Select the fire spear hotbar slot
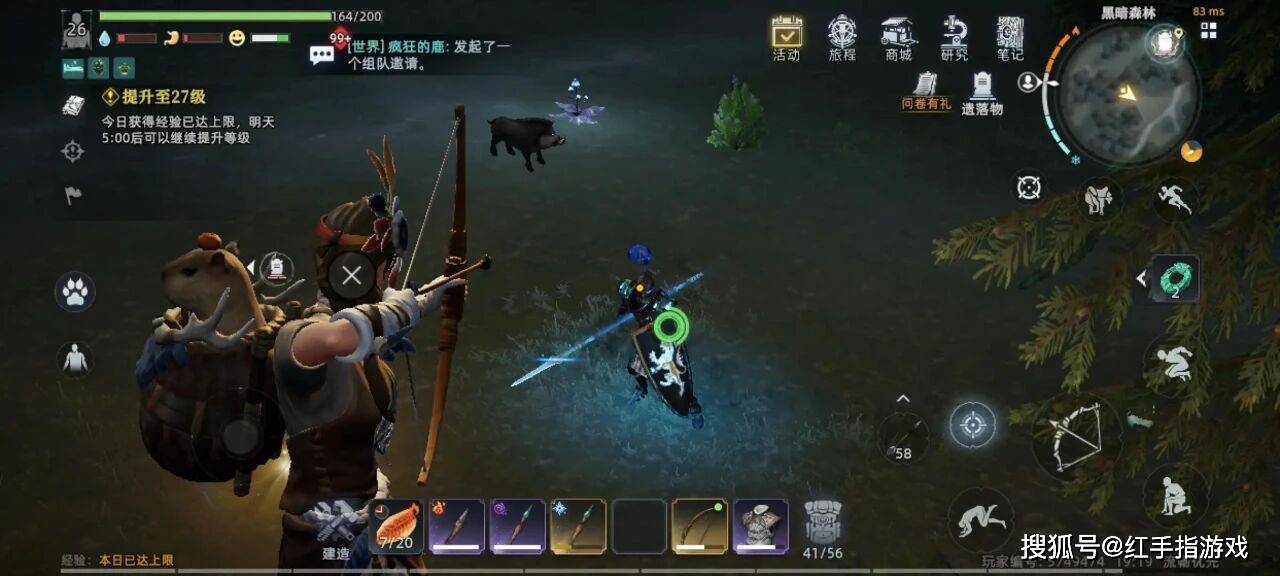This screenshot has height=576, width=1280. pyautogui.click(x=457, y=526)
